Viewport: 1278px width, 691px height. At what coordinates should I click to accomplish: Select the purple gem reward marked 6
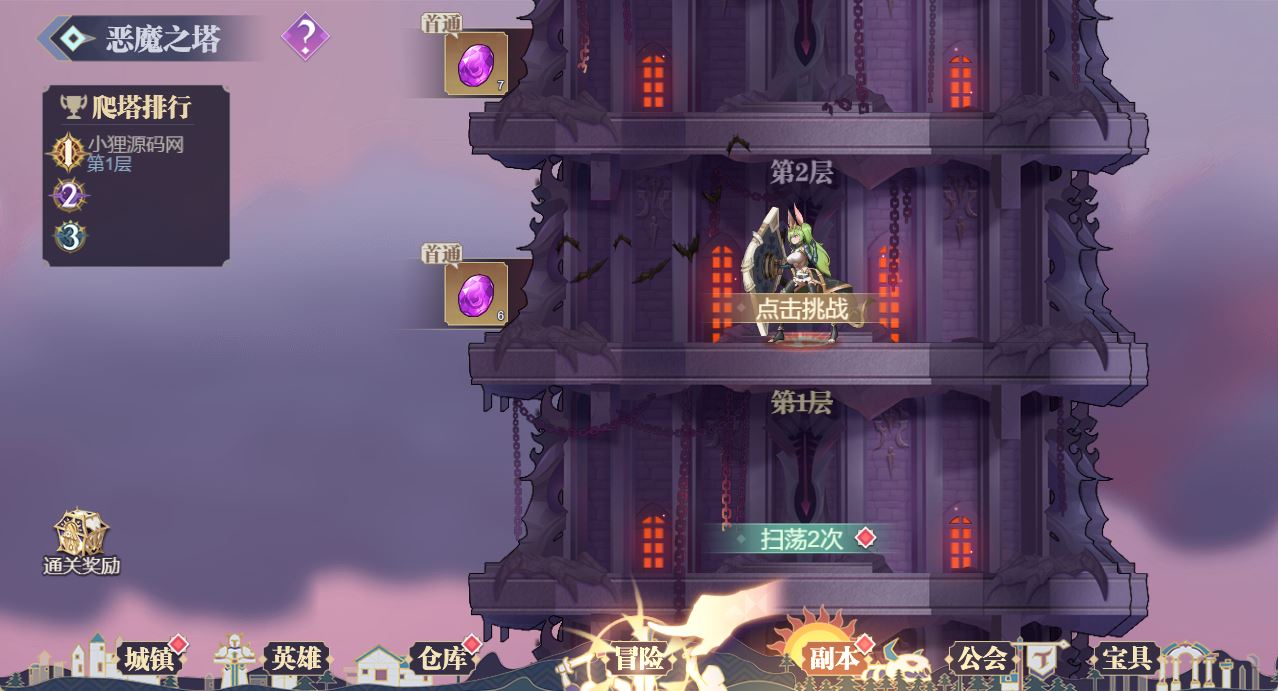tap(476, 293)
